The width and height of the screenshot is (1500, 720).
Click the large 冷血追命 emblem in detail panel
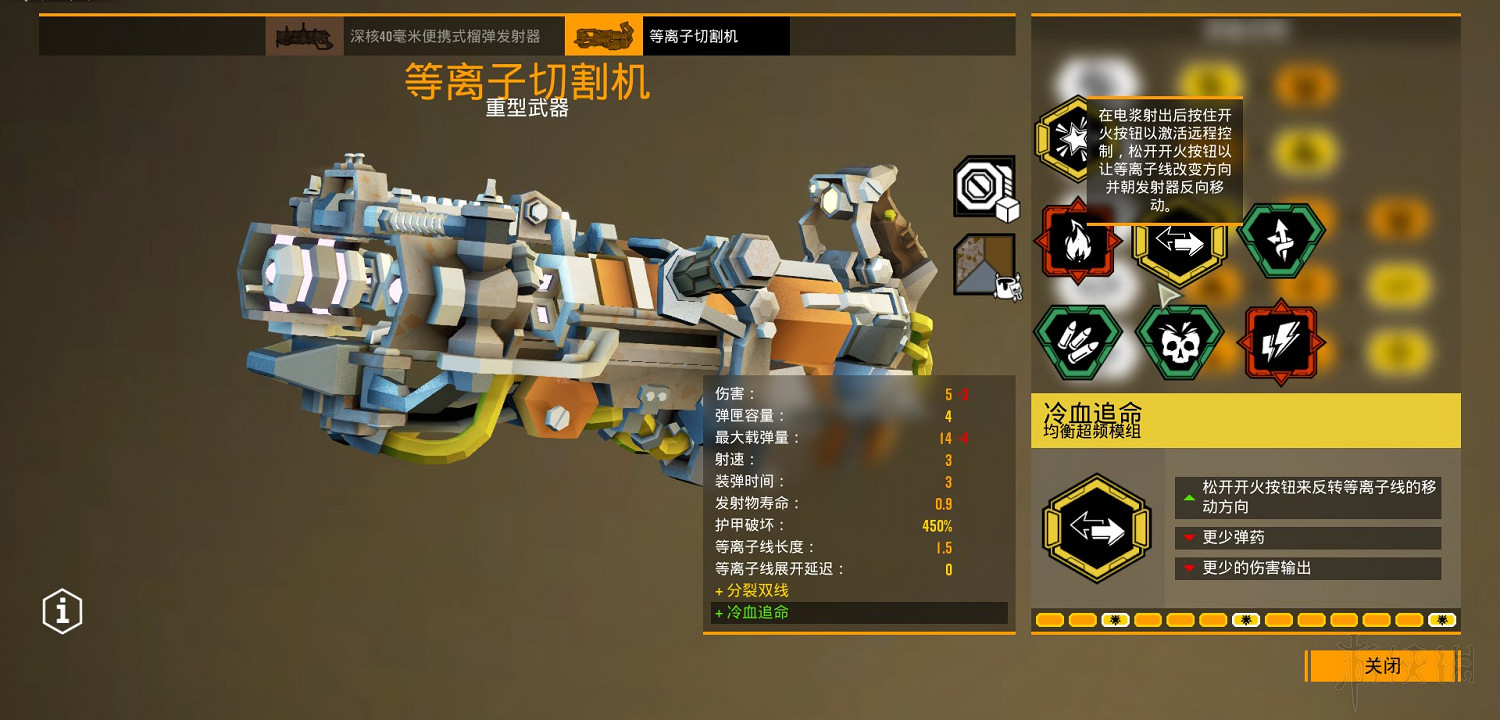tap(1096, 527)
